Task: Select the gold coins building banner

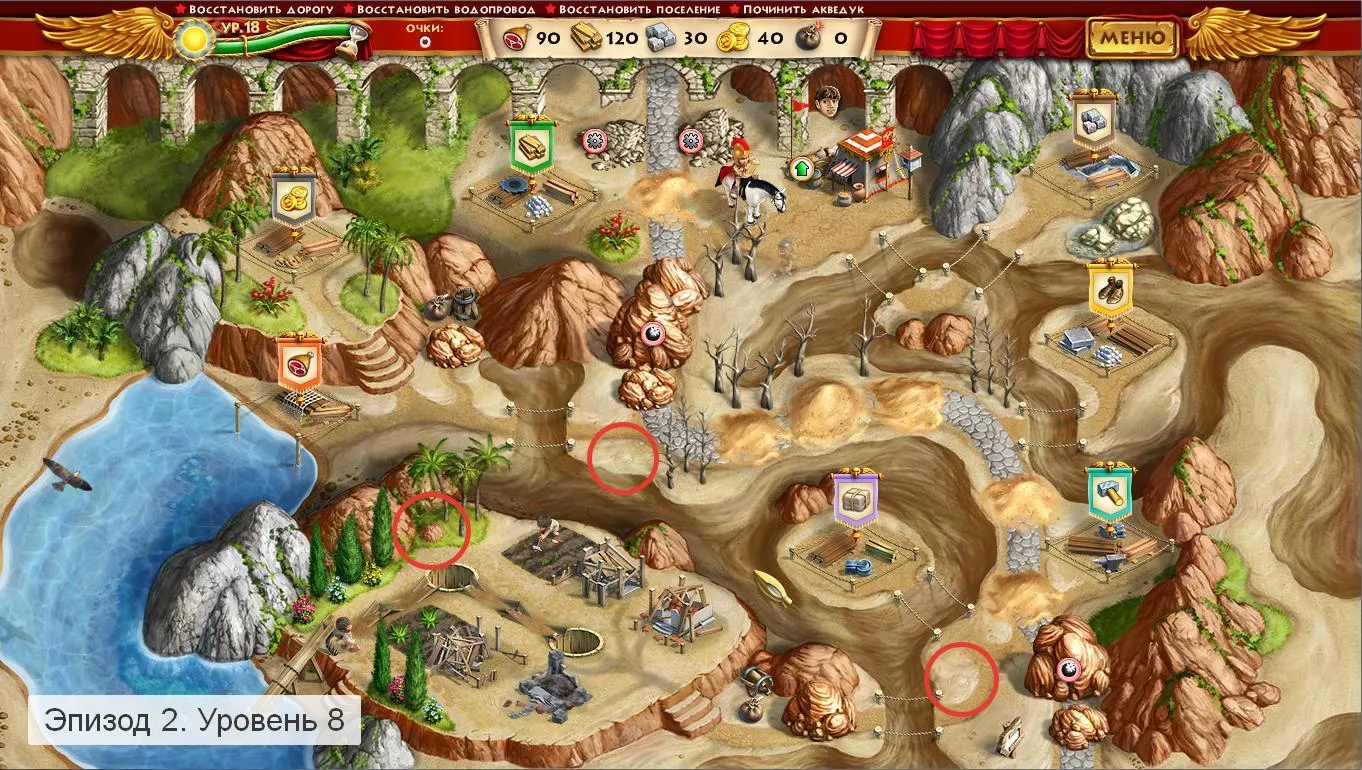Action: (x=294, y=198)
